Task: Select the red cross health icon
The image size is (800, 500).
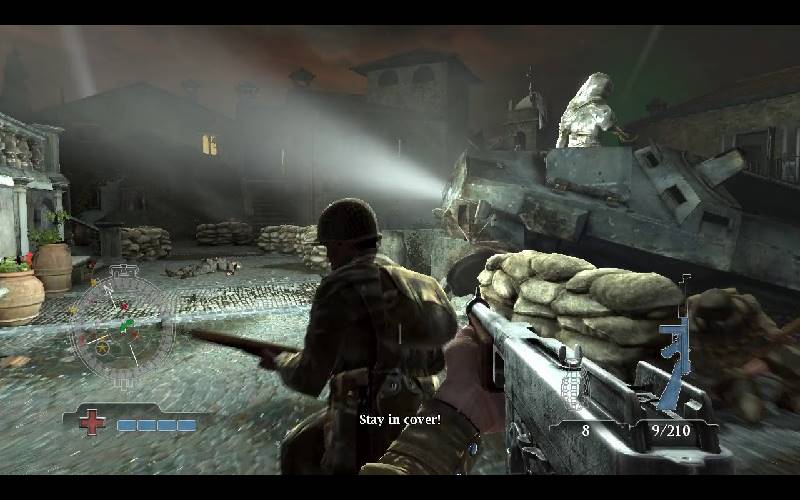Action: 92,423
